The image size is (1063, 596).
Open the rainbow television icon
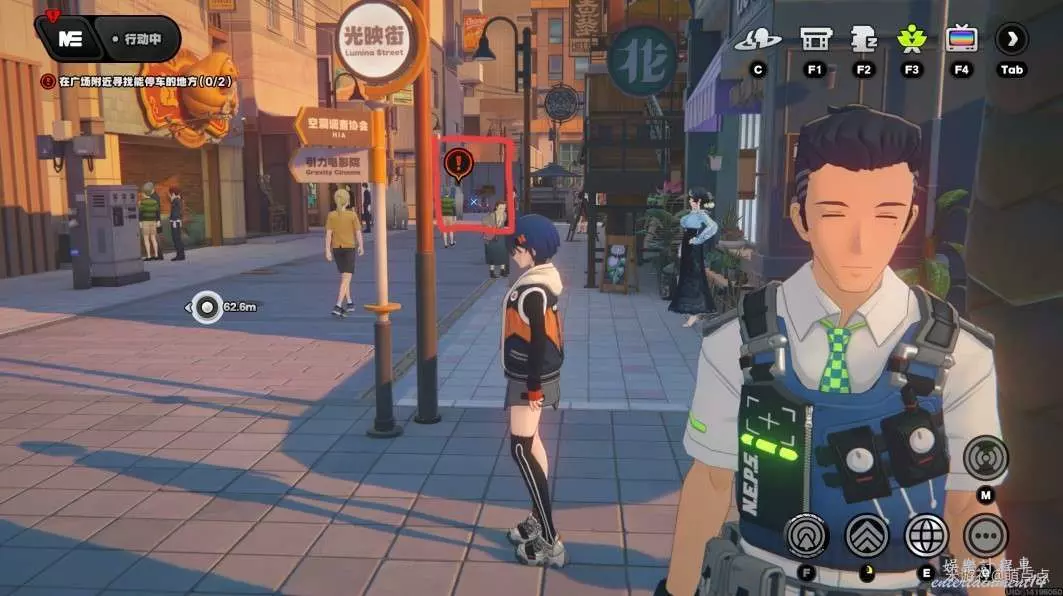pos(961,40)
